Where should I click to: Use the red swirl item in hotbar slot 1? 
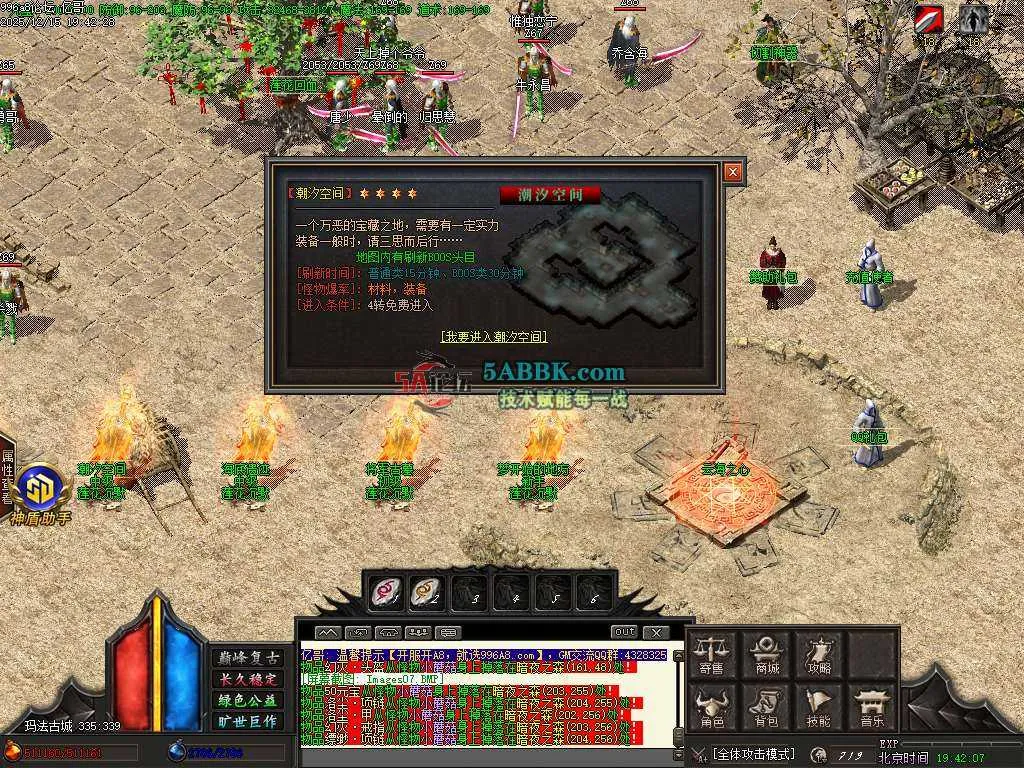[386, 593]
